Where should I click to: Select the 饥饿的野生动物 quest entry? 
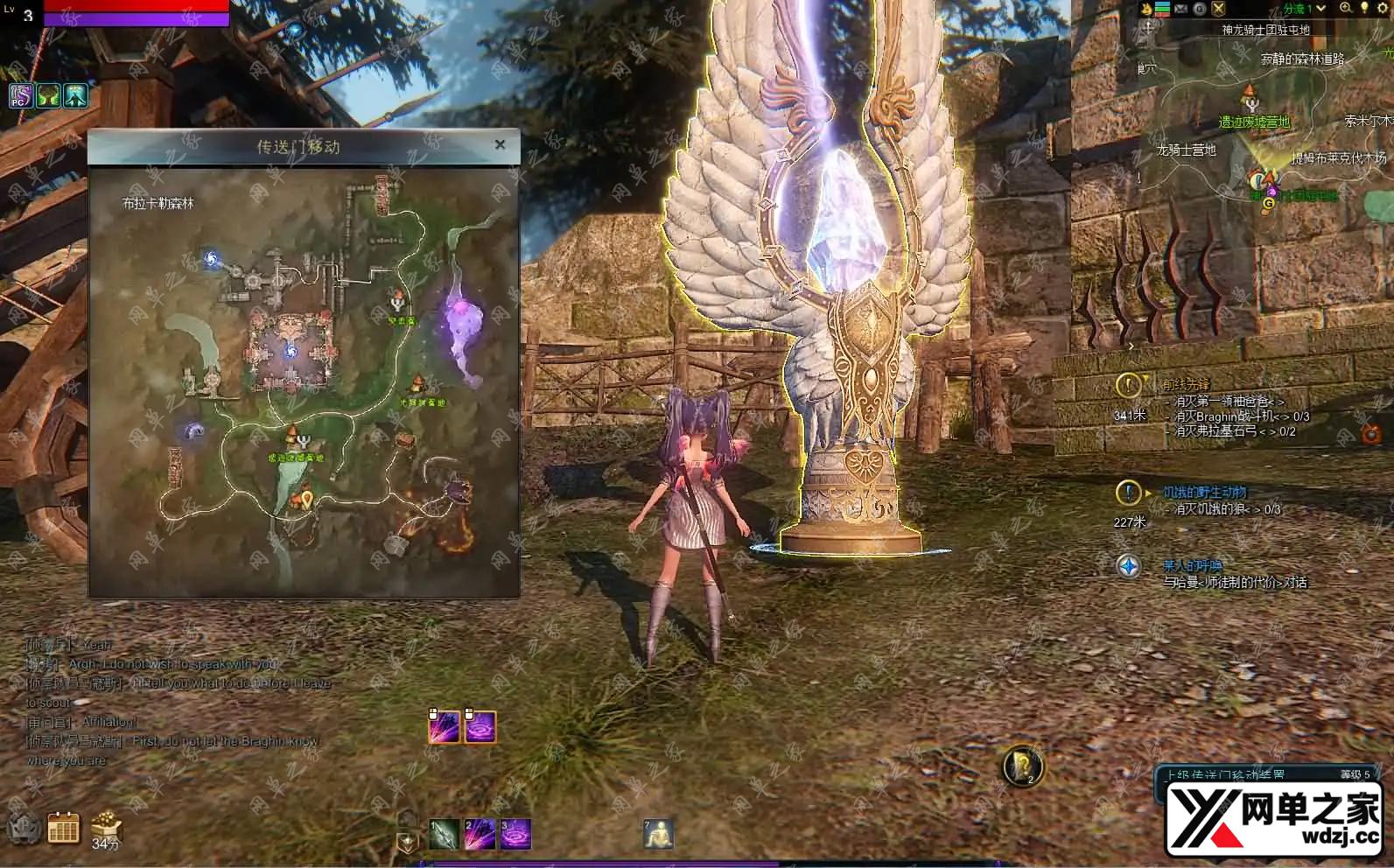coord(1204,493)
